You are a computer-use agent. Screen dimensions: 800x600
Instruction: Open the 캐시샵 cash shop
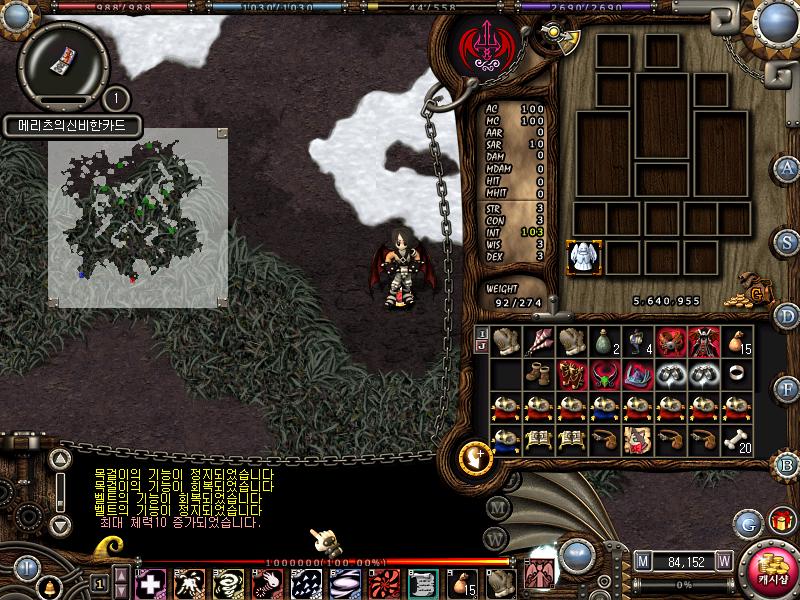tap(768, 570)
